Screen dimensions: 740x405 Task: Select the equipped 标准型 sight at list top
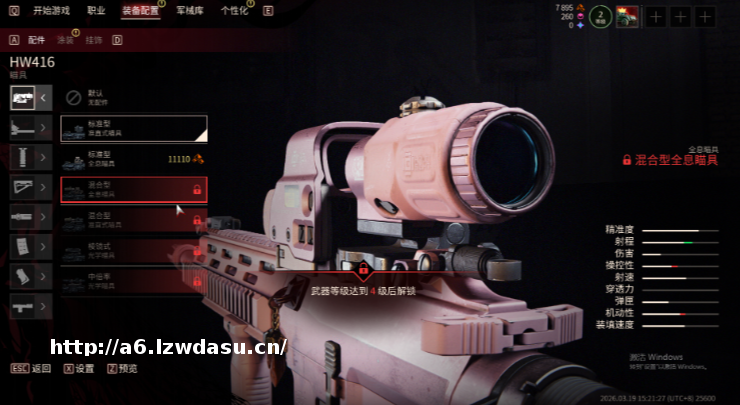133,128
